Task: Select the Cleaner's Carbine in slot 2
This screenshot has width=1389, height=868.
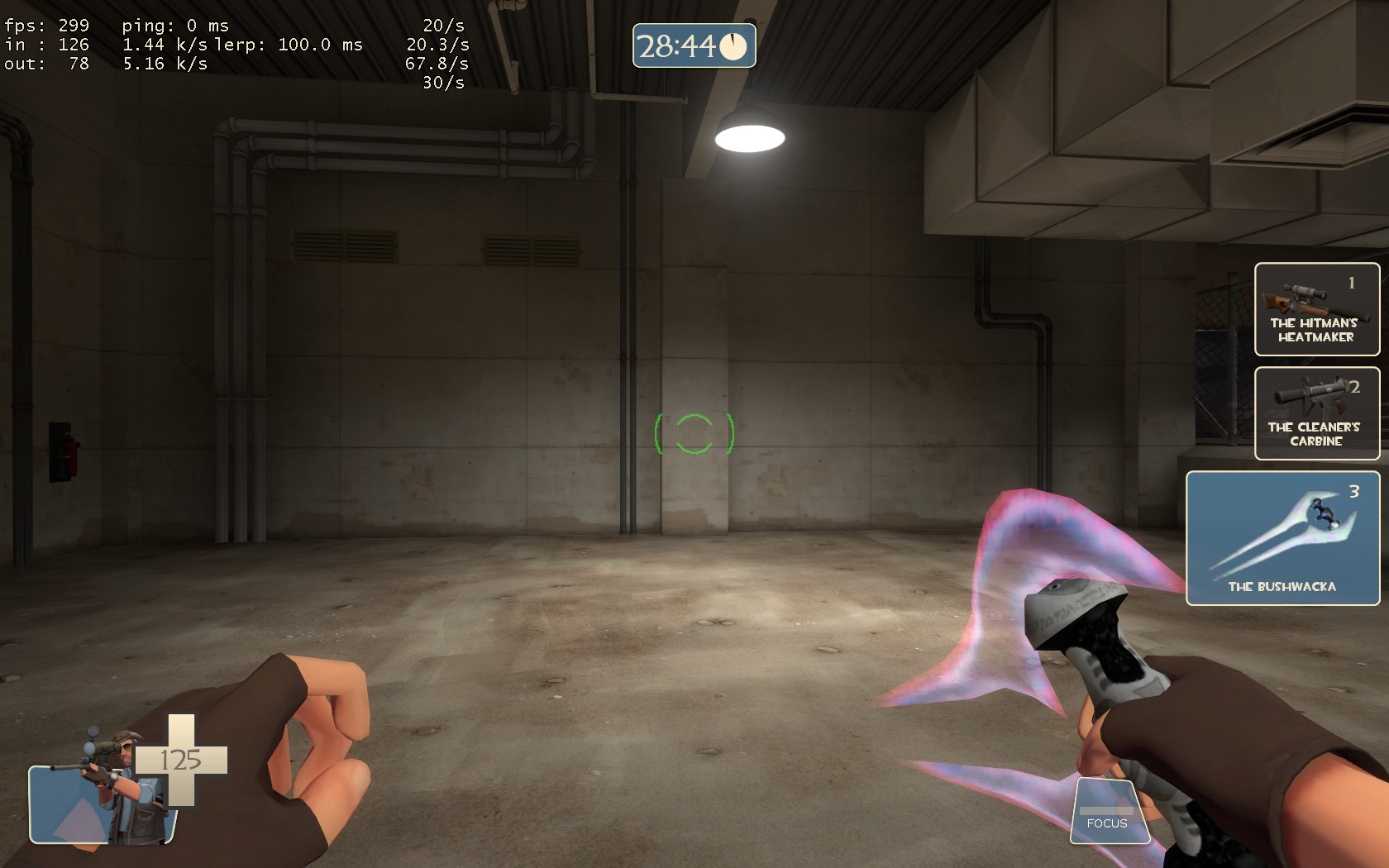Action: (x=1317, y=413)
